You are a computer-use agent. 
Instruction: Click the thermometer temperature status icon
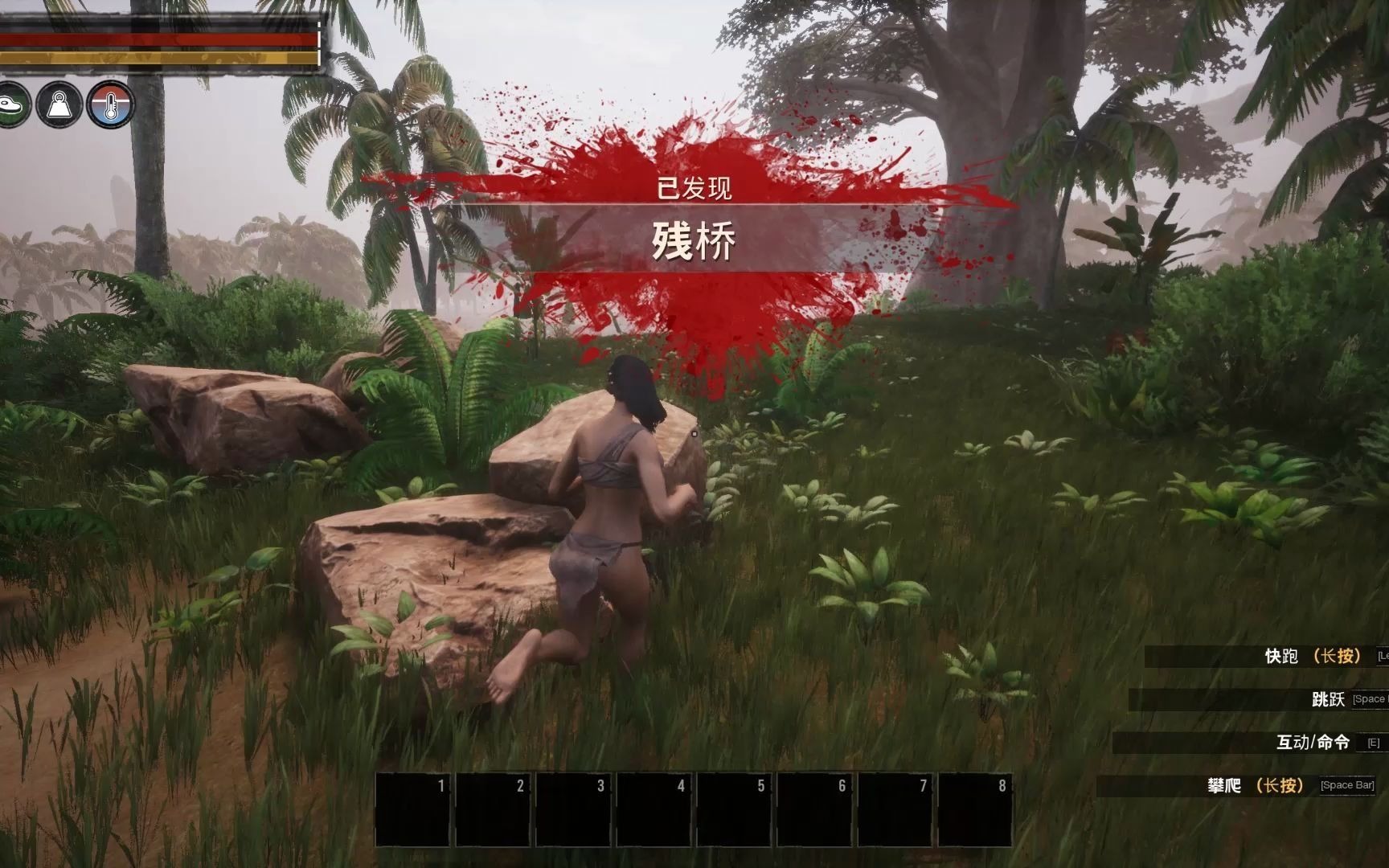point(111,104)
